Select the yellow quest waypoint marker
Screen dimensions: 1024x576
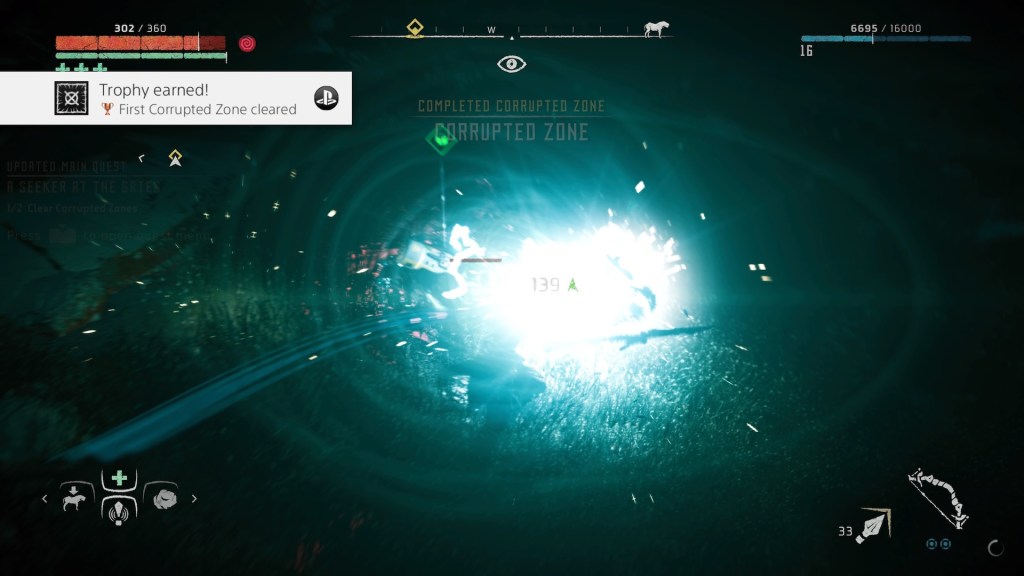click(x=175, y=157)
